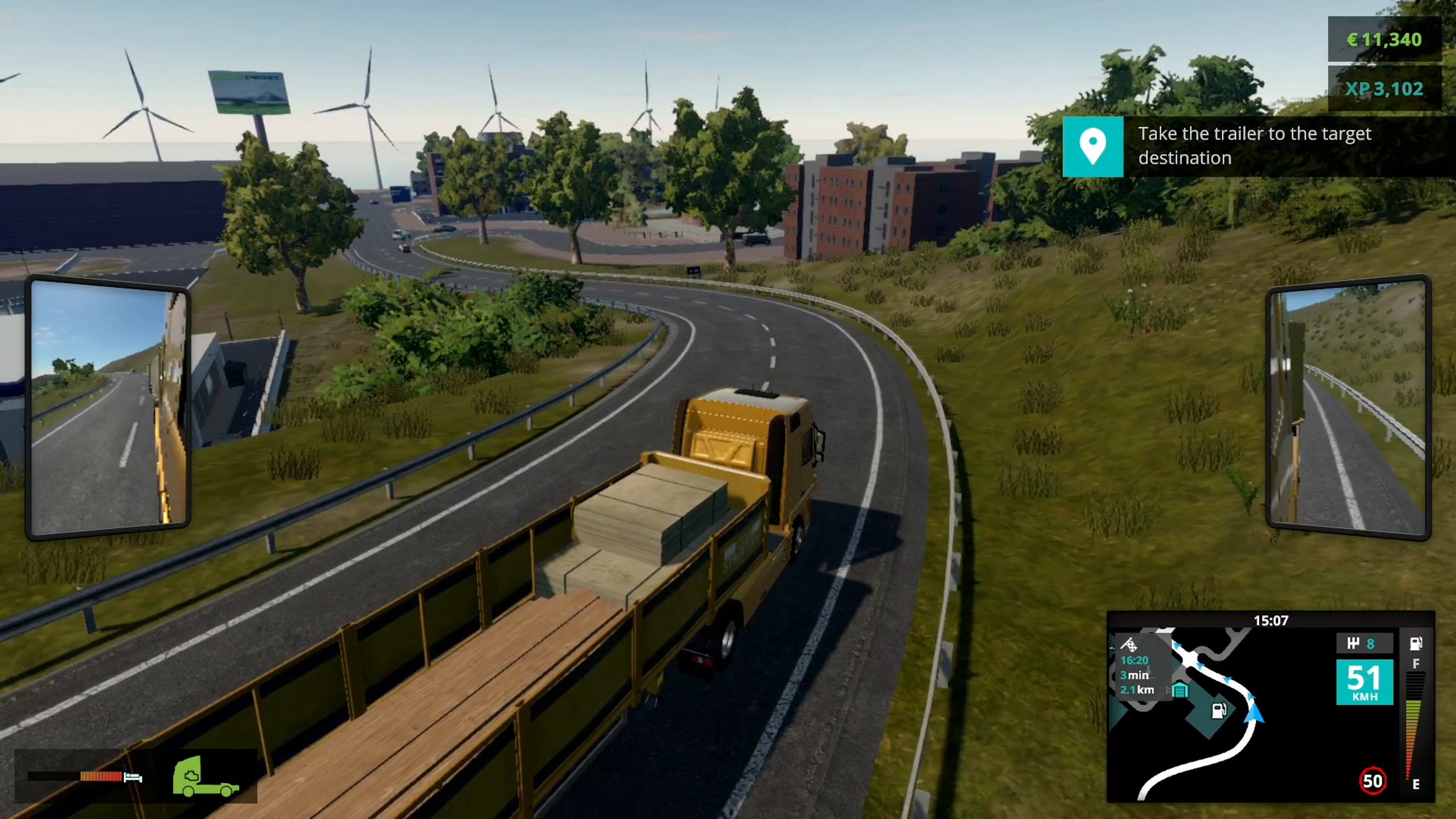Viewport: 1456px width, 819px height.
Task: Click the clock showing 15:07 on the minimap
Action: click(1271, 620)
